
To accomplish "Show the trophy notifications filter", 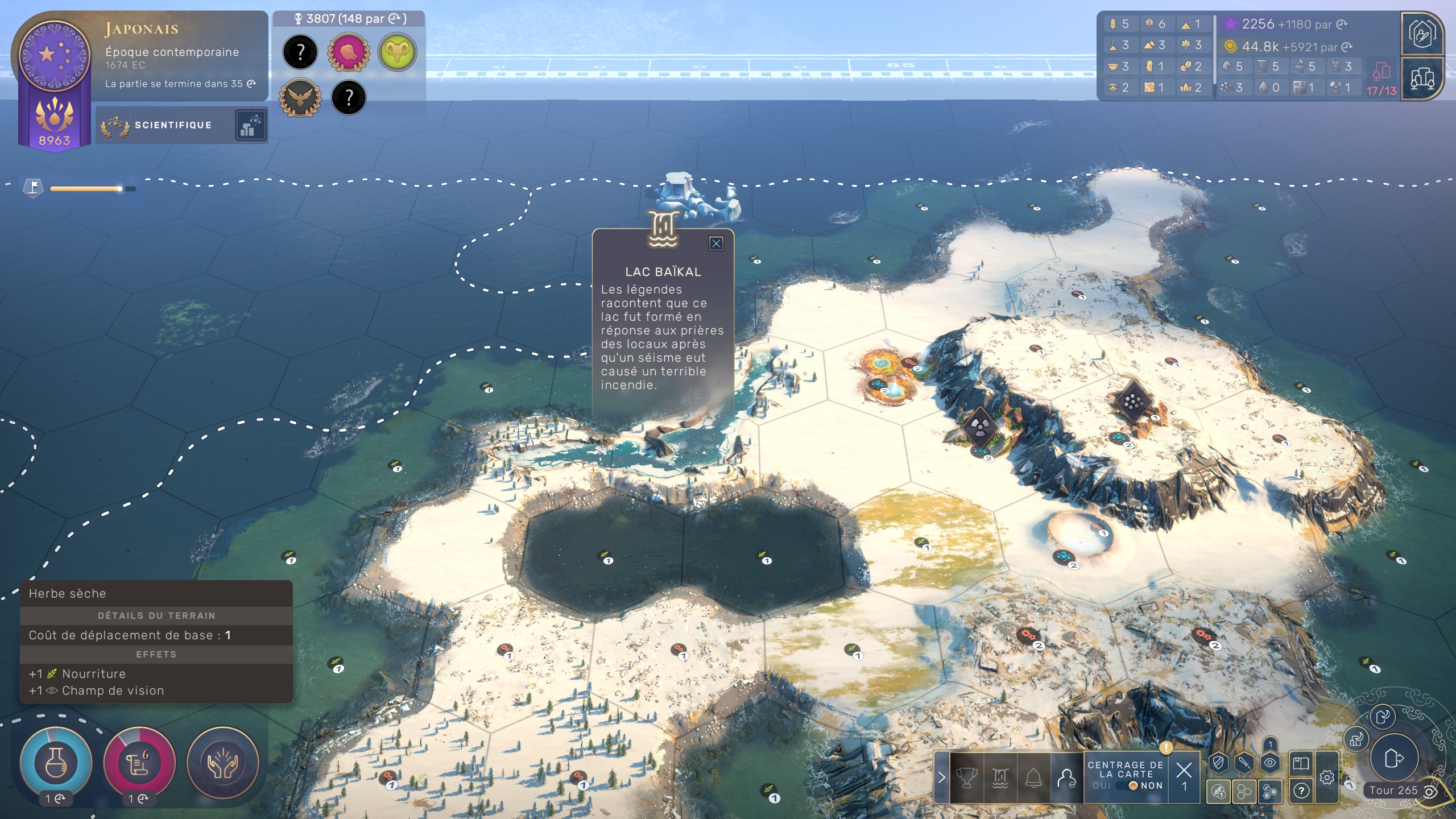I will 967,777.
